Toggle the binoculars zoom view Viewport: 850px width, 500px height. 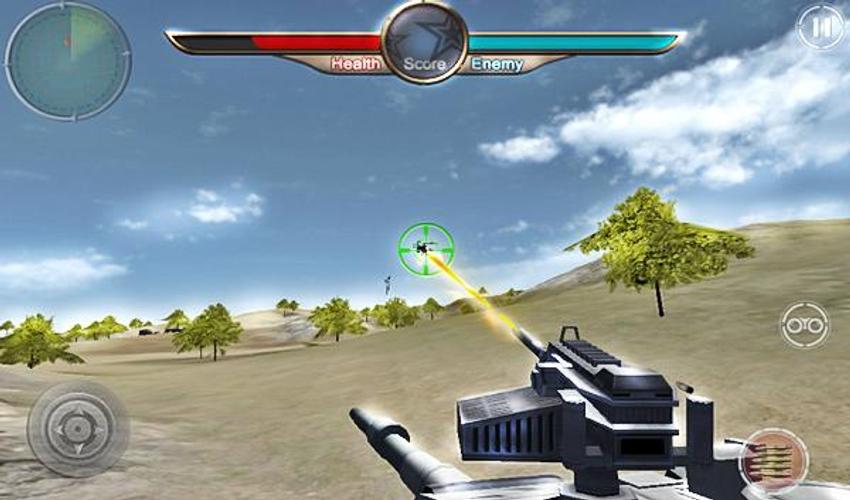(804, 325)
